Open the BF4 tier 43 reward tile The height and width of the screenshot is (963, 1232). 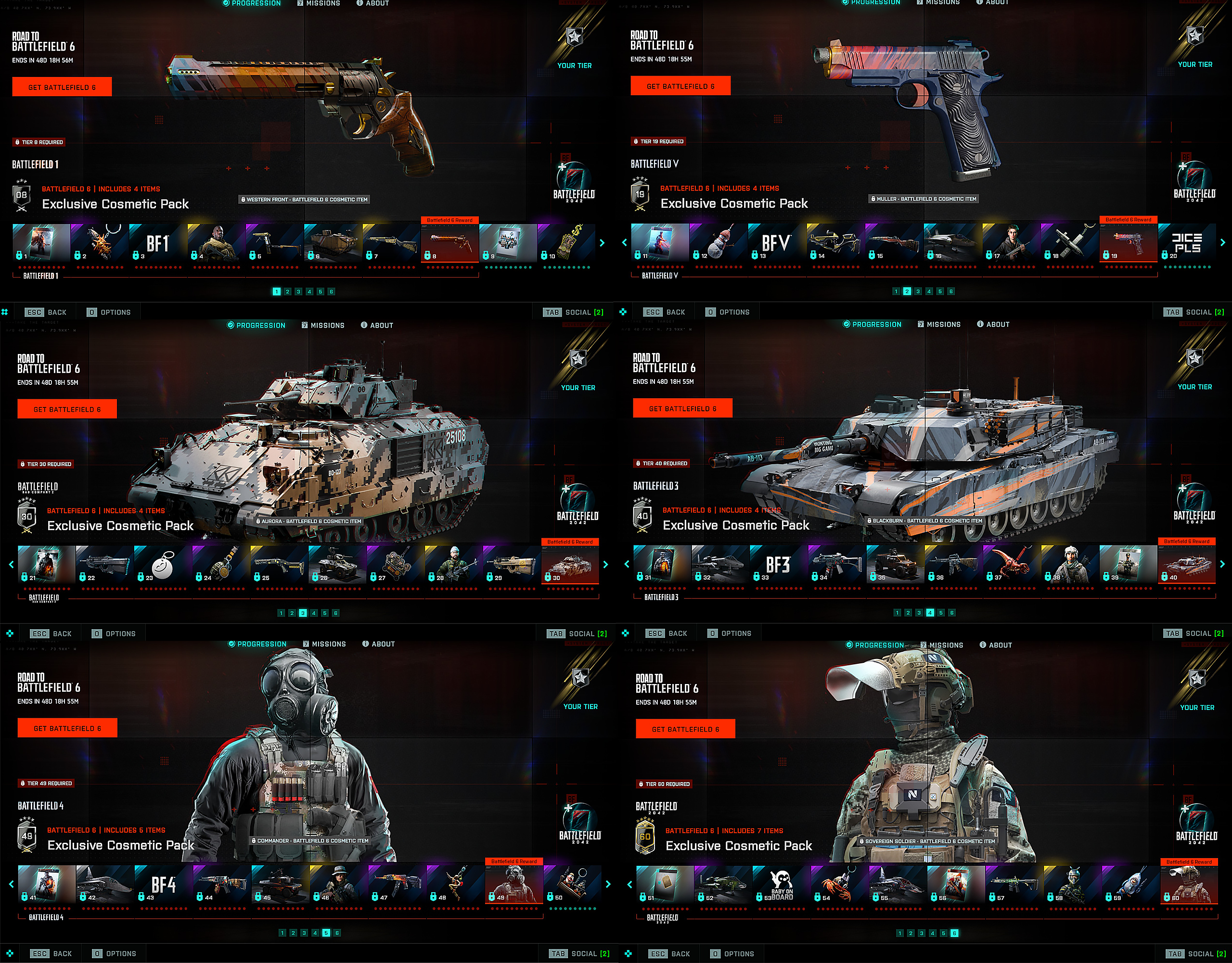click(164, 884)
